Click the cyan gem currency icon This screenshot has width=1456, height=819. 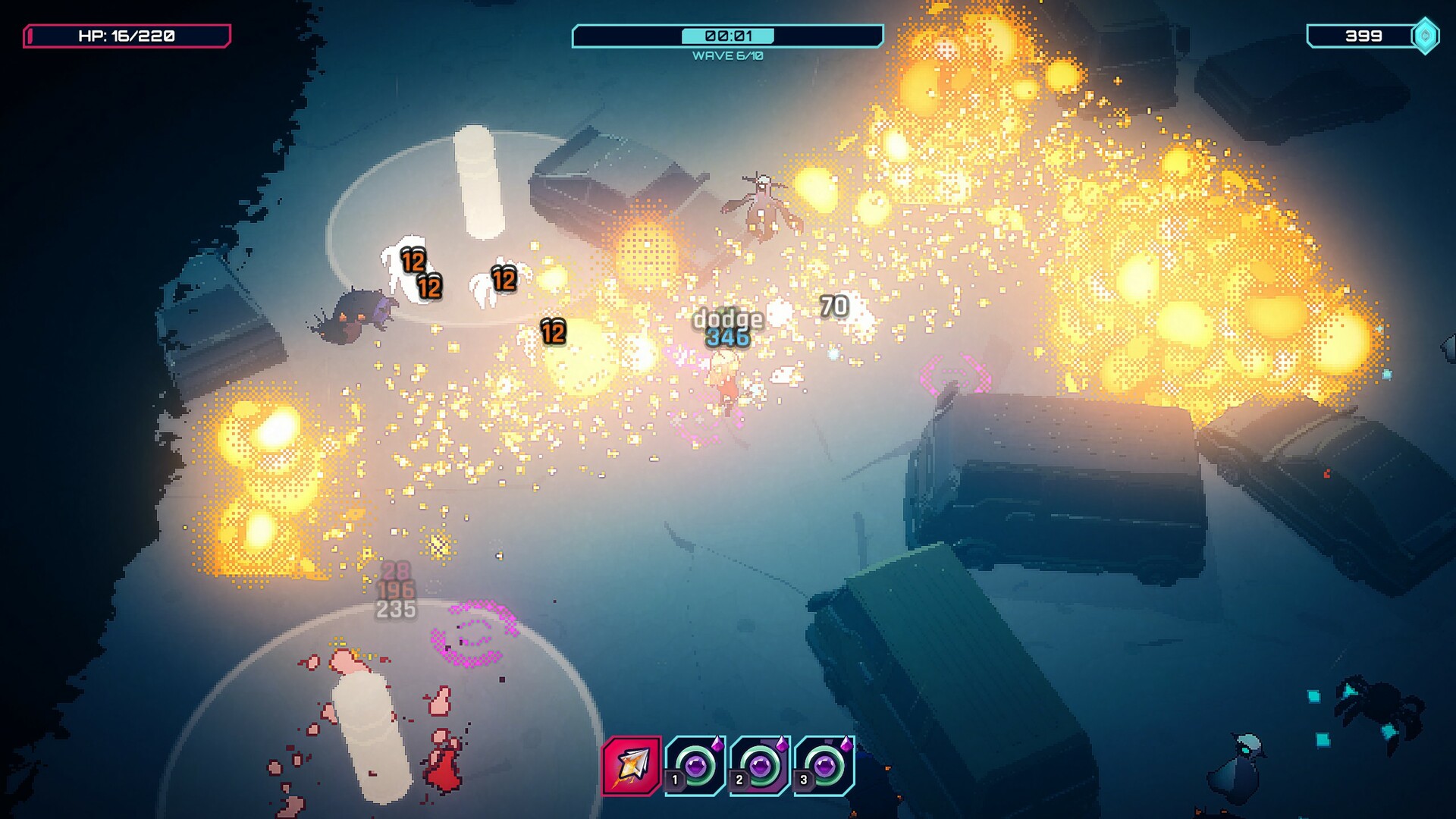(1424, 35)
